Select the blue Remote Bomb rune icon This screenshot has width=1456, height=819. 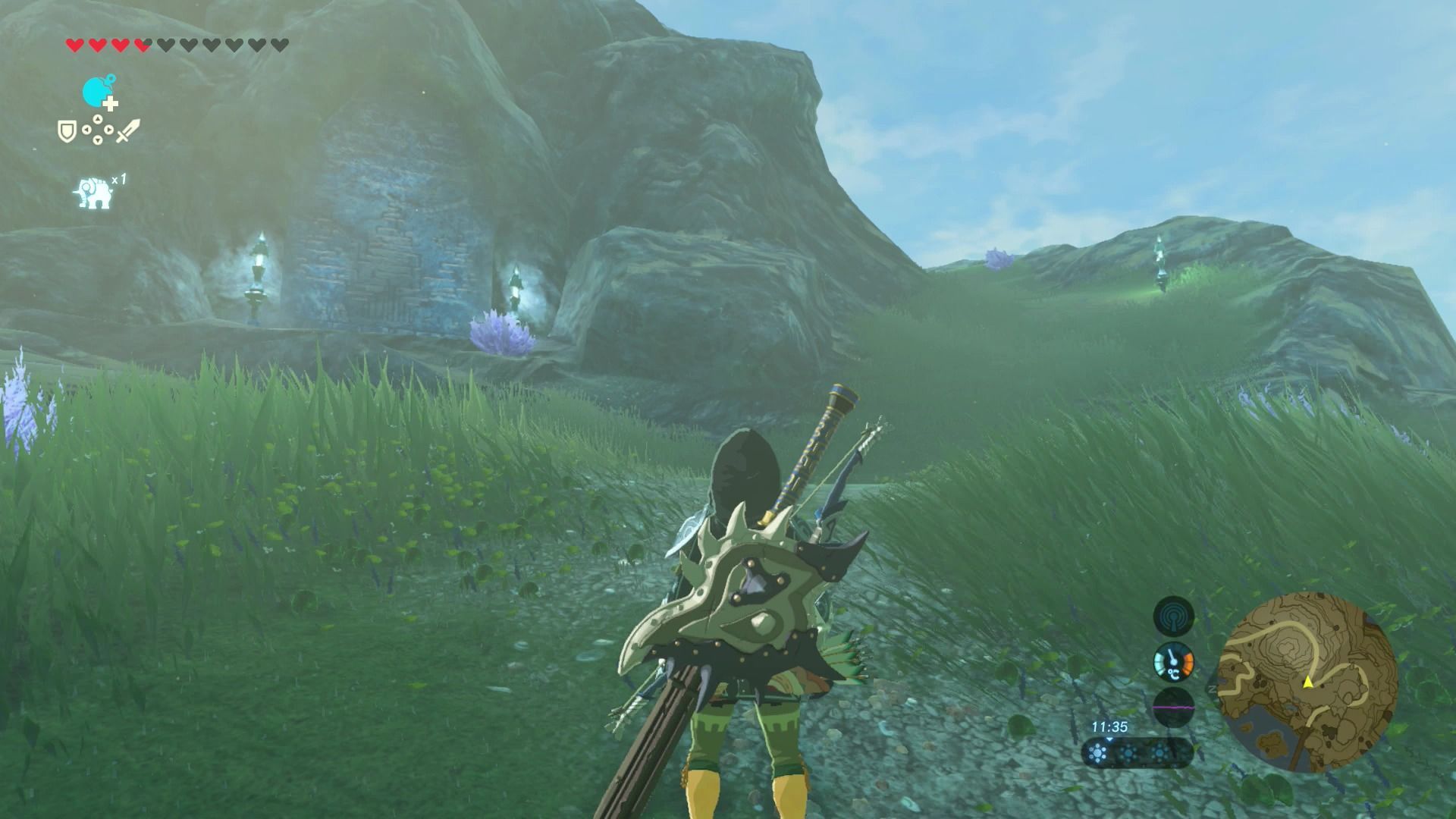99,93
